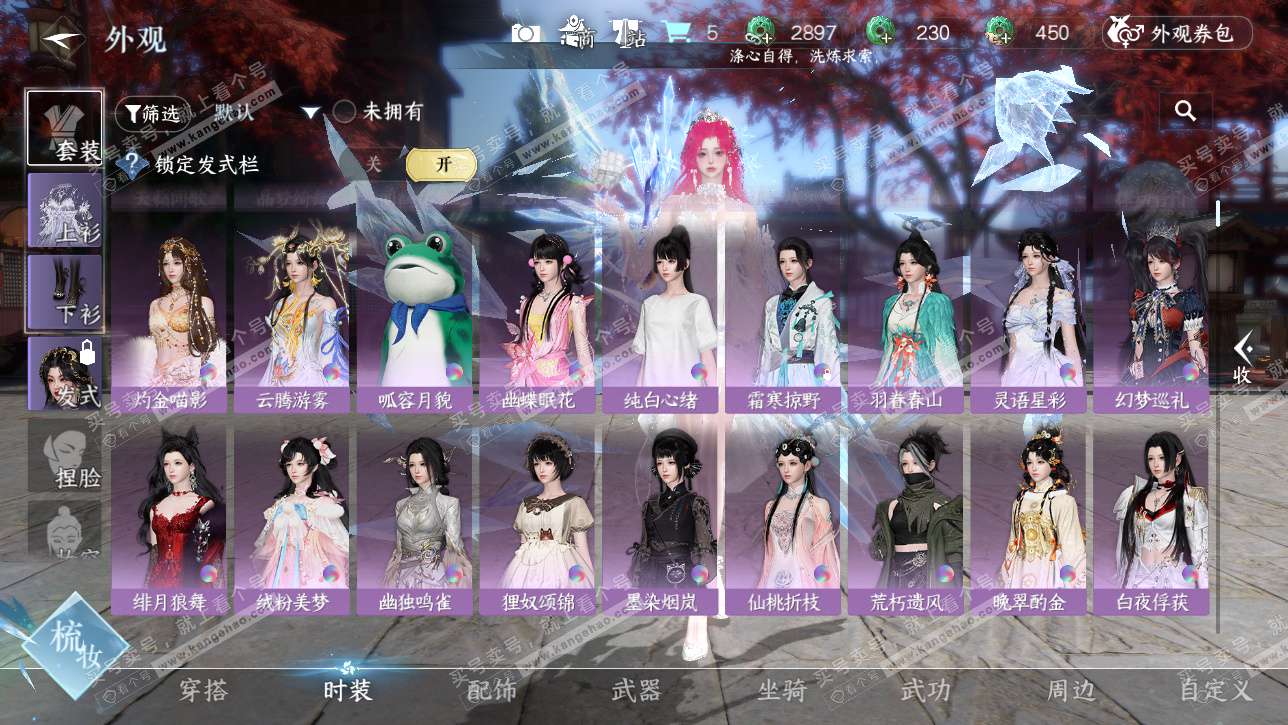Open the 筛选 filter options
The image size is (1288, 725).
pos(150,114)
